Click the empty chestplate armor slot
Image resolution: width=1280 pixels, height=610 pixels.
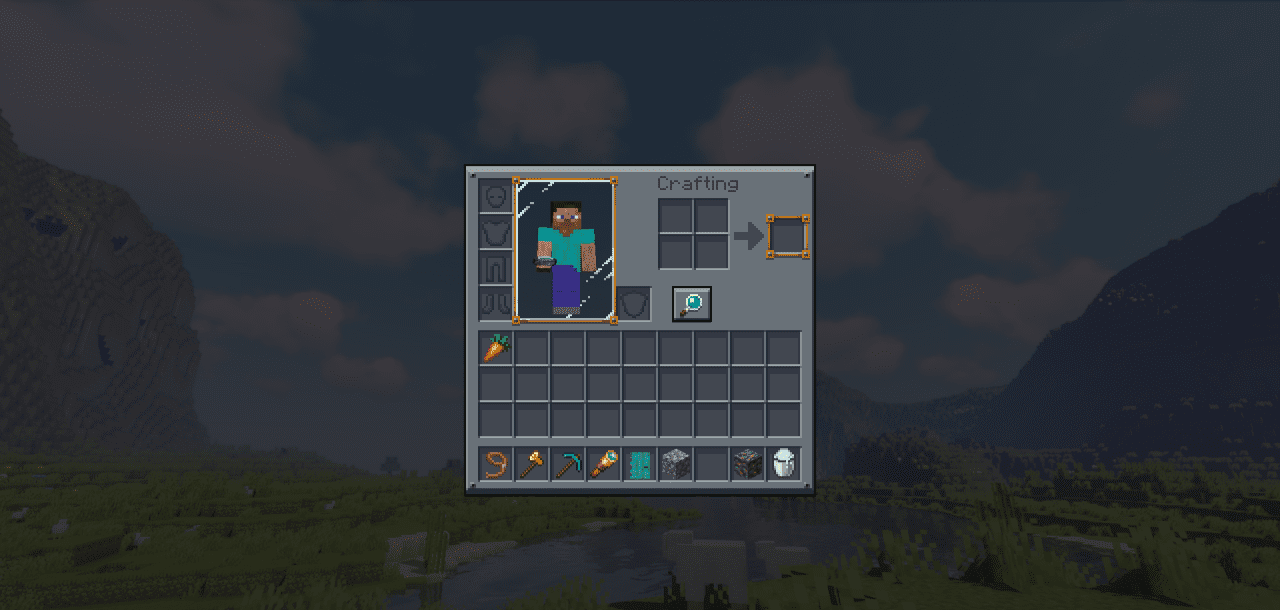[x=496, y=233]
